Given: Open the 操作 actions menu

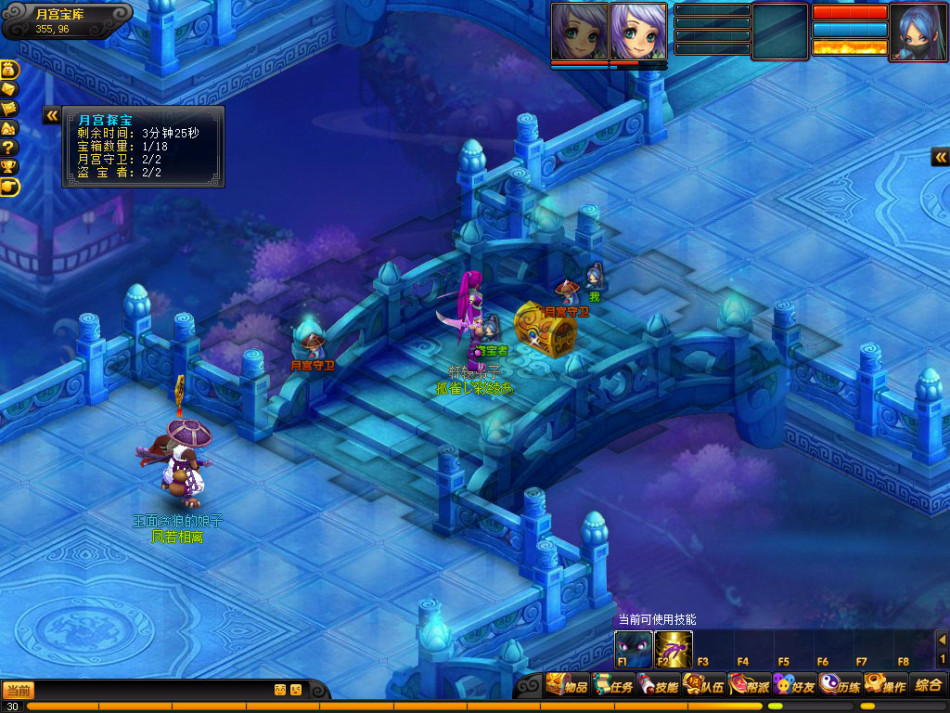Looking at the screenshot, I should point(886,686).
